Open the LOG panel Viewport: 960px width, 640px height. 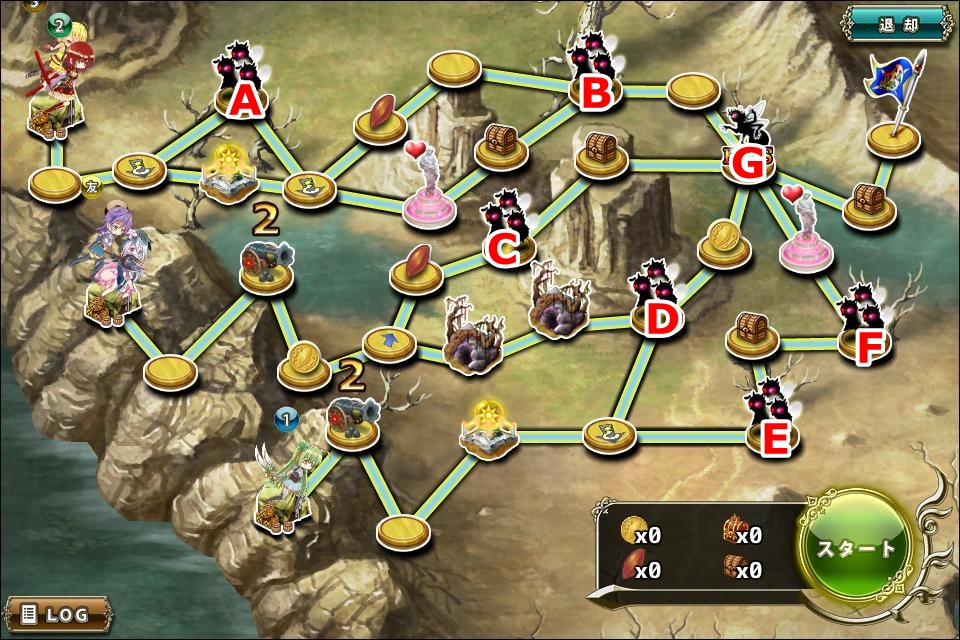(58, 613)
